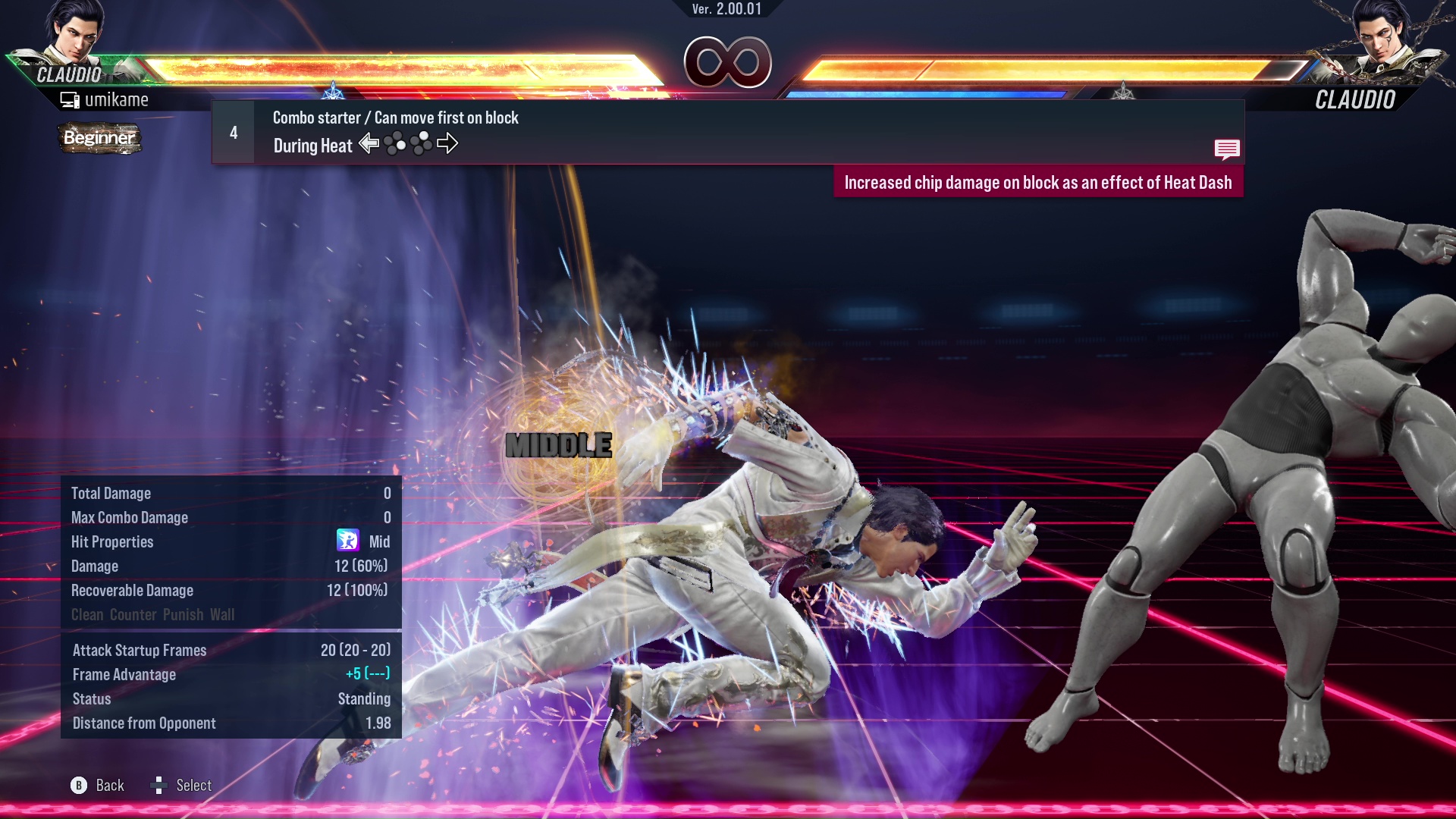Click the Frame Advantage +5 value

click(369, 674)
